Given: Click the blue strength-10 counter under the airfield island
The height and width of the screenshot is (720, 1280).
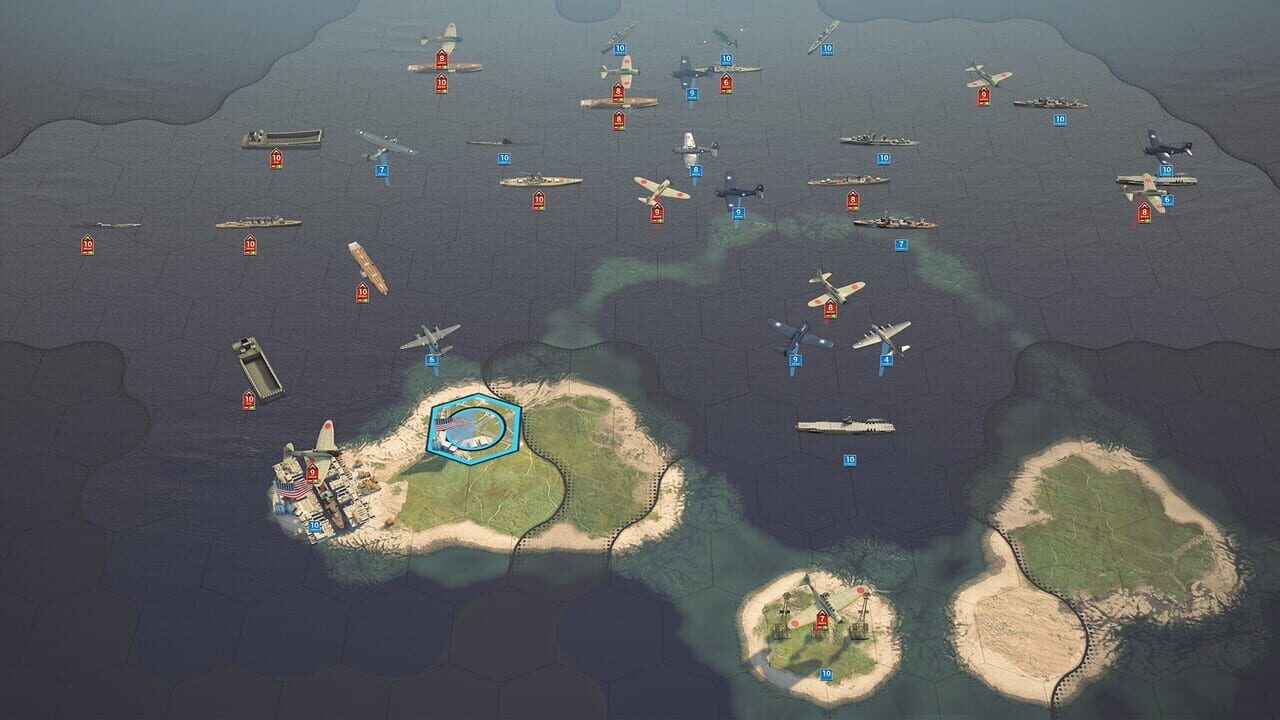Looking at the screenshot, I should tap(826, 673).
